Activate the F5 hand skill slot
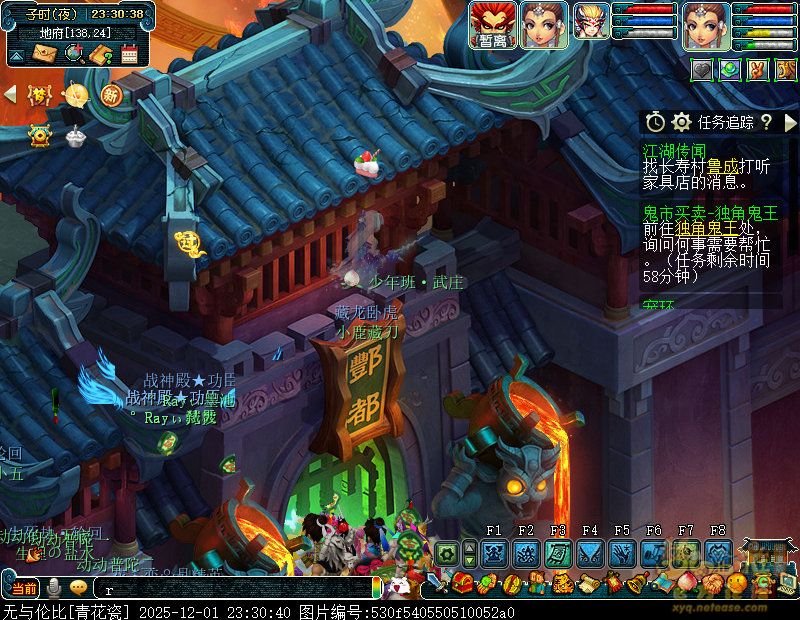The image size is (800, 620). pos(622,552)
